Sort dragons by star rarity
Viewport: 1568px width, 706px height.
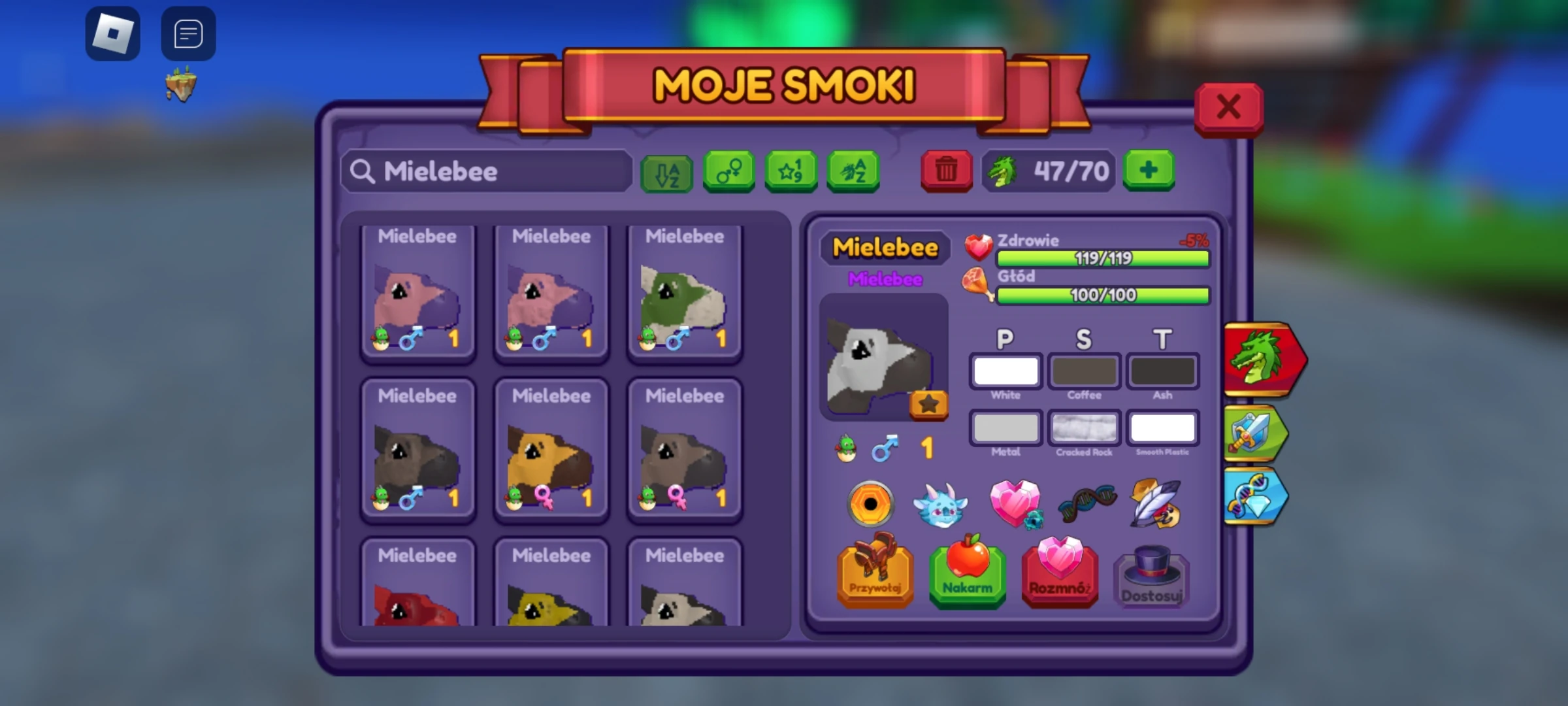[x=790, y=171]
